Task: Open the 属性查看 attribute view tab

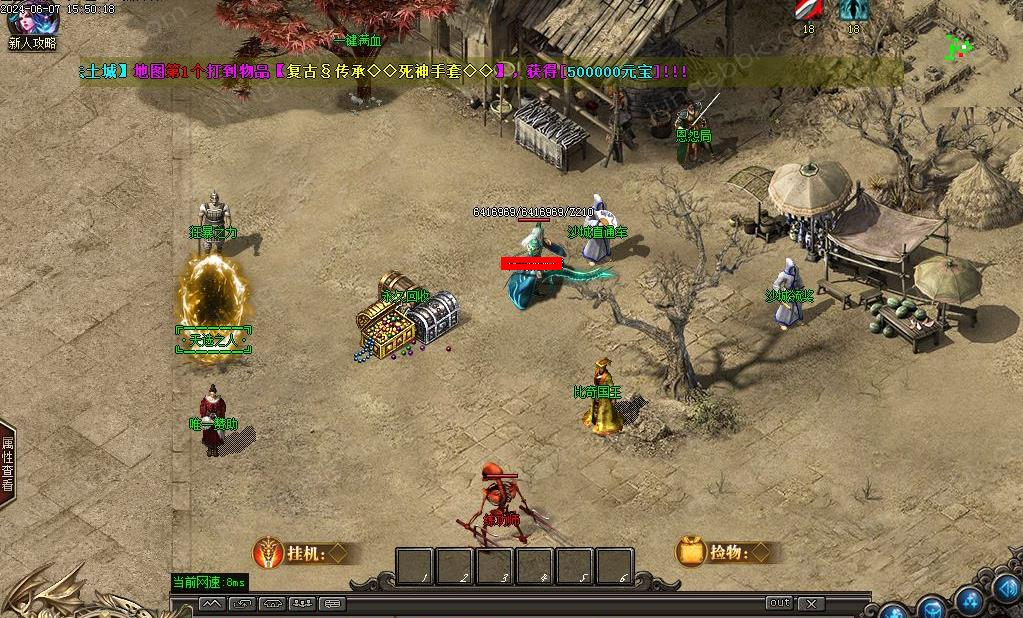Action: point(7,464)
